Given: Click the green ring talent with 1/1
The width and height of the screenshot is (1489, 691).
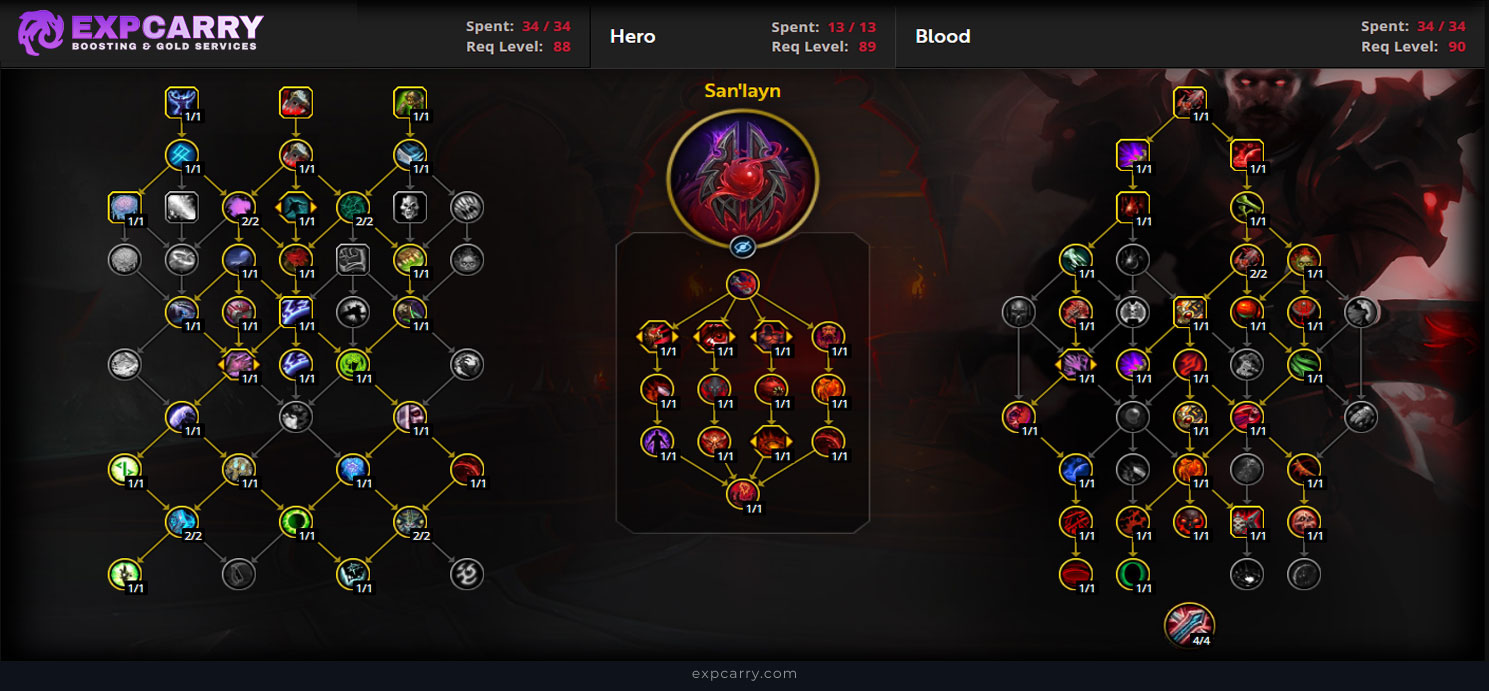Looking at the screenshot, I should point(1133,574).
